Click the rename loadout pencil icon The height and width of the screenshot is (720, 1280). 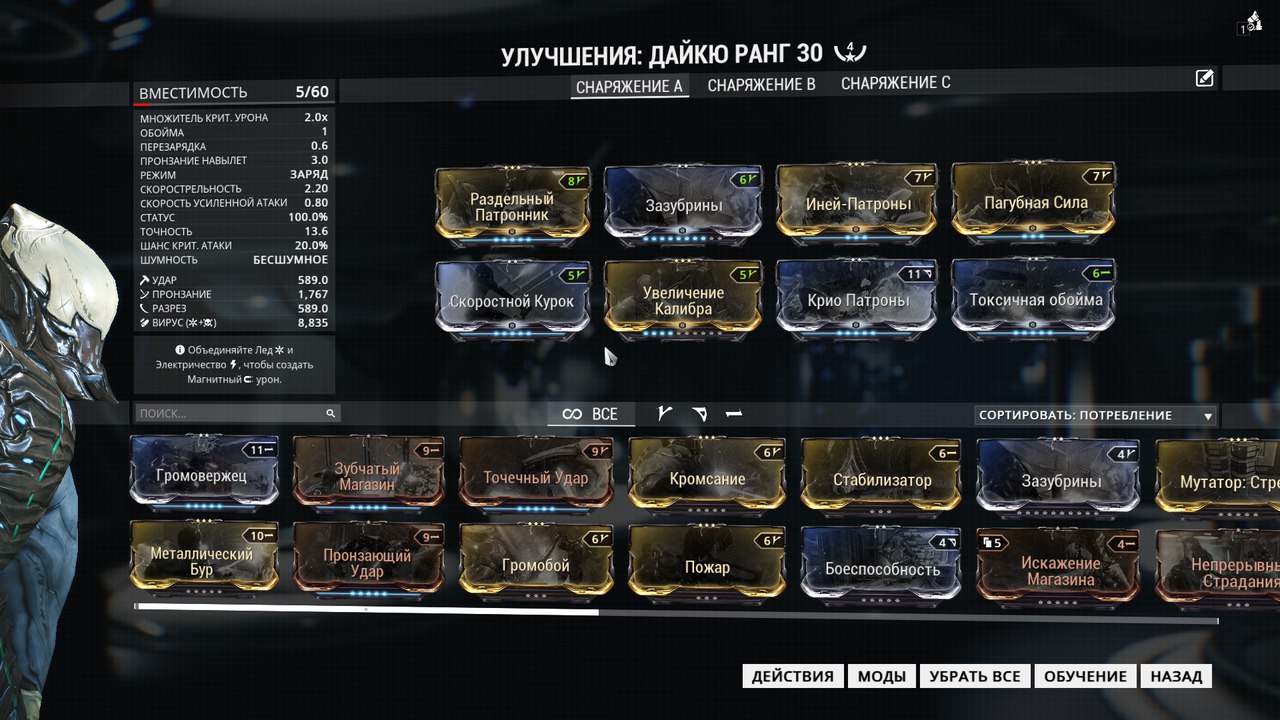pyautogui.click(x=1204, y=78)
